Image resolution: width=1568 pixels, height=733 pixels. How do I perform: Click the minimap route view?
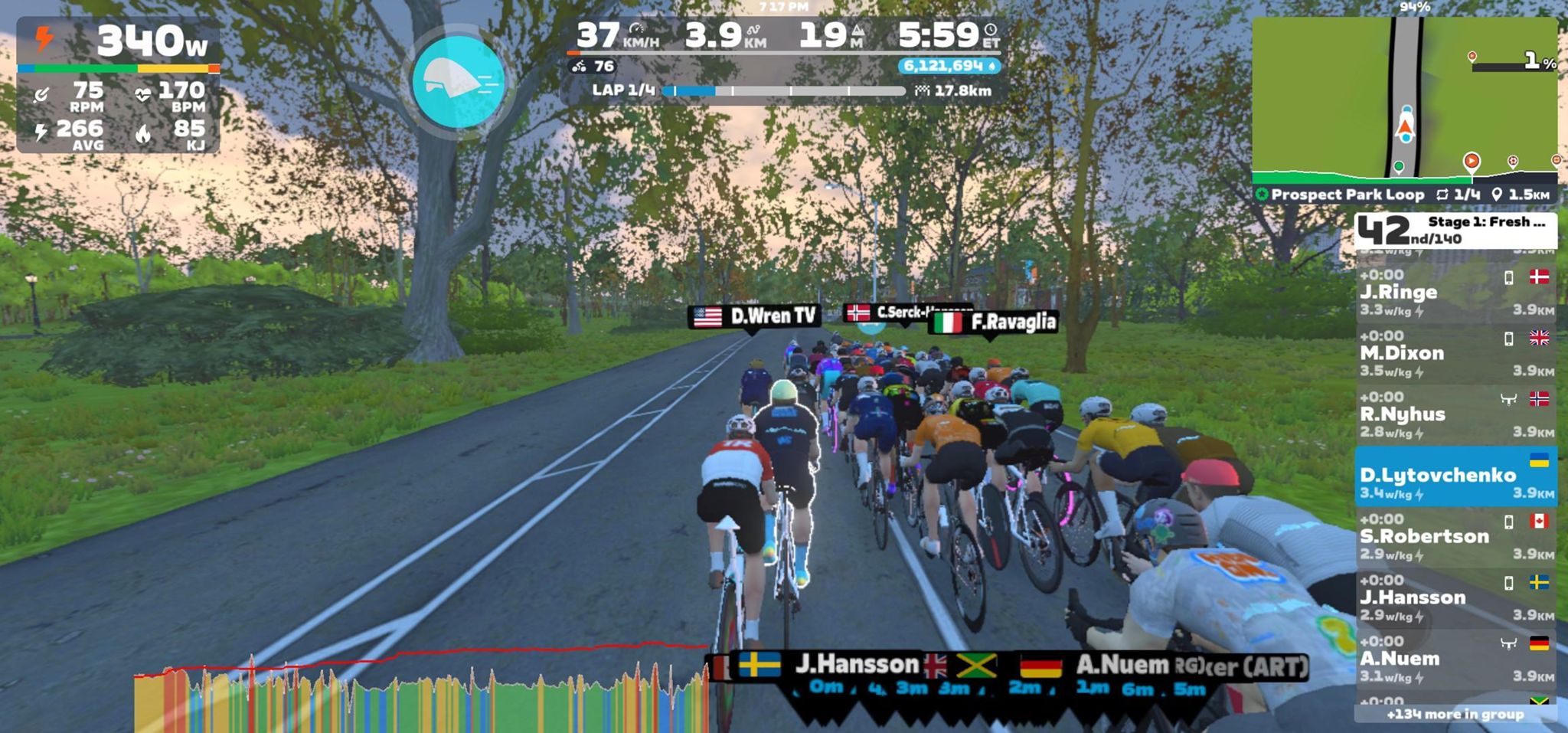tap(1404, 96)
